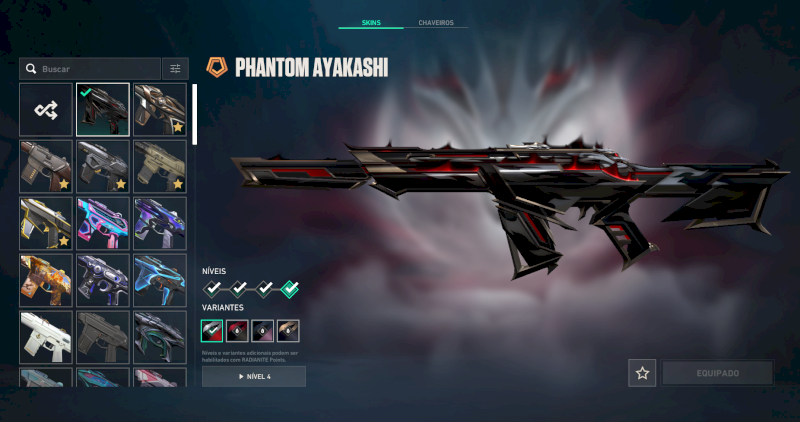
Task: Pick the pink and cyan Phantom skin
Action: [103, 224]
